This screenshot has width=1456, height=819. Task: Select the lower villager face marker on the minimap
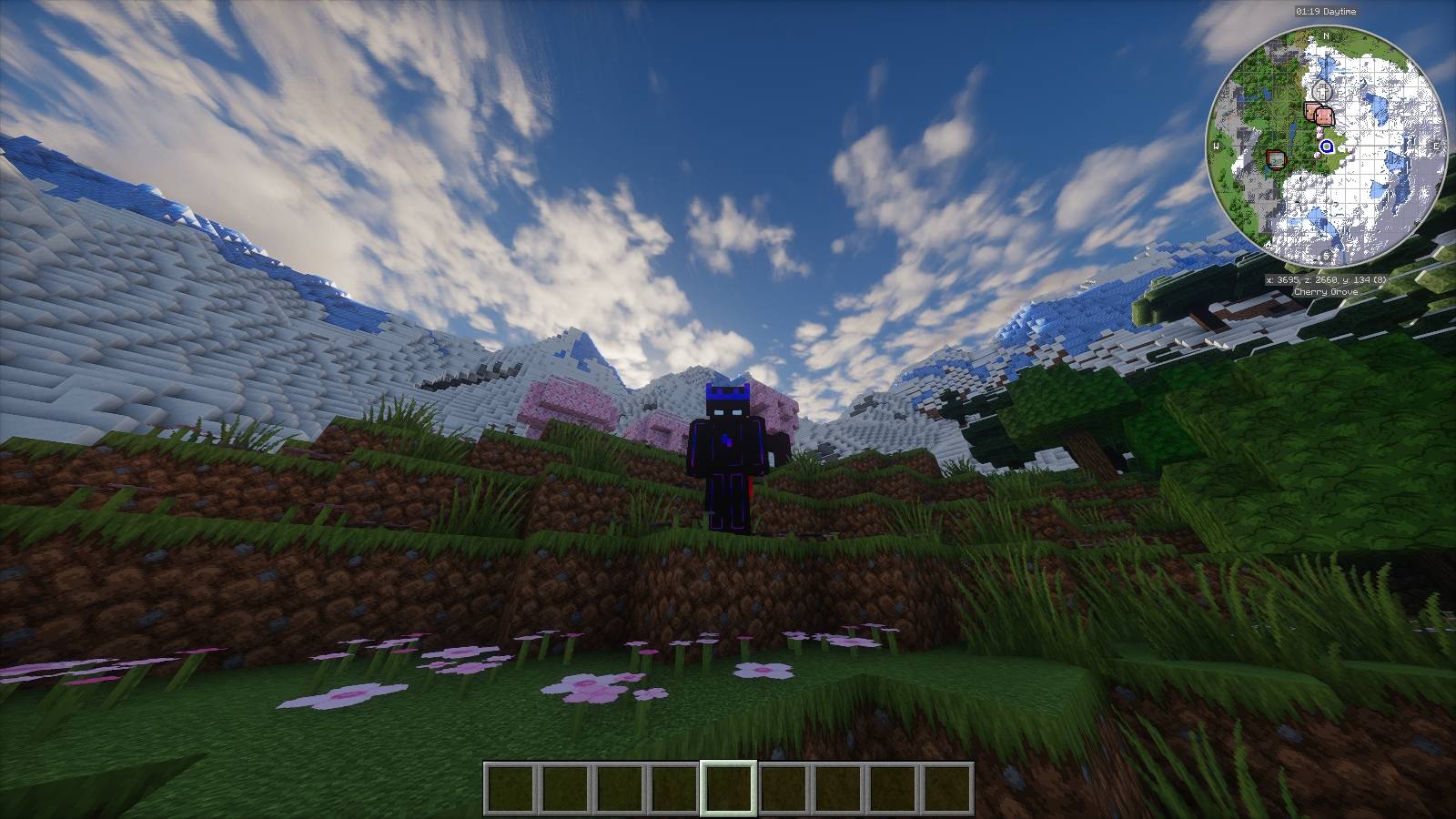point(1324,116)
